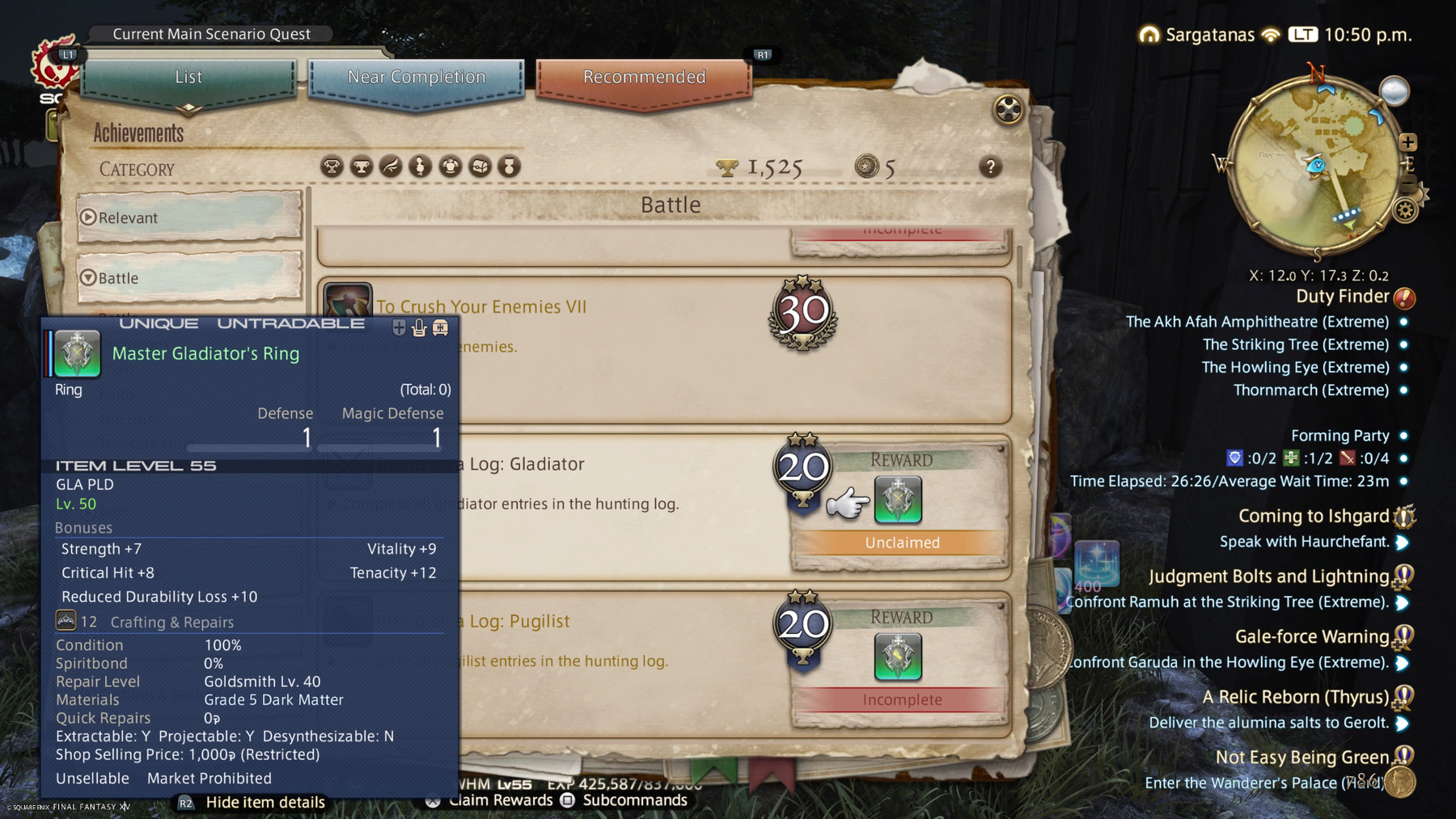Click the Pugilist log reward icon
This screenshot has width=1456, height=819.
(898, 656)
